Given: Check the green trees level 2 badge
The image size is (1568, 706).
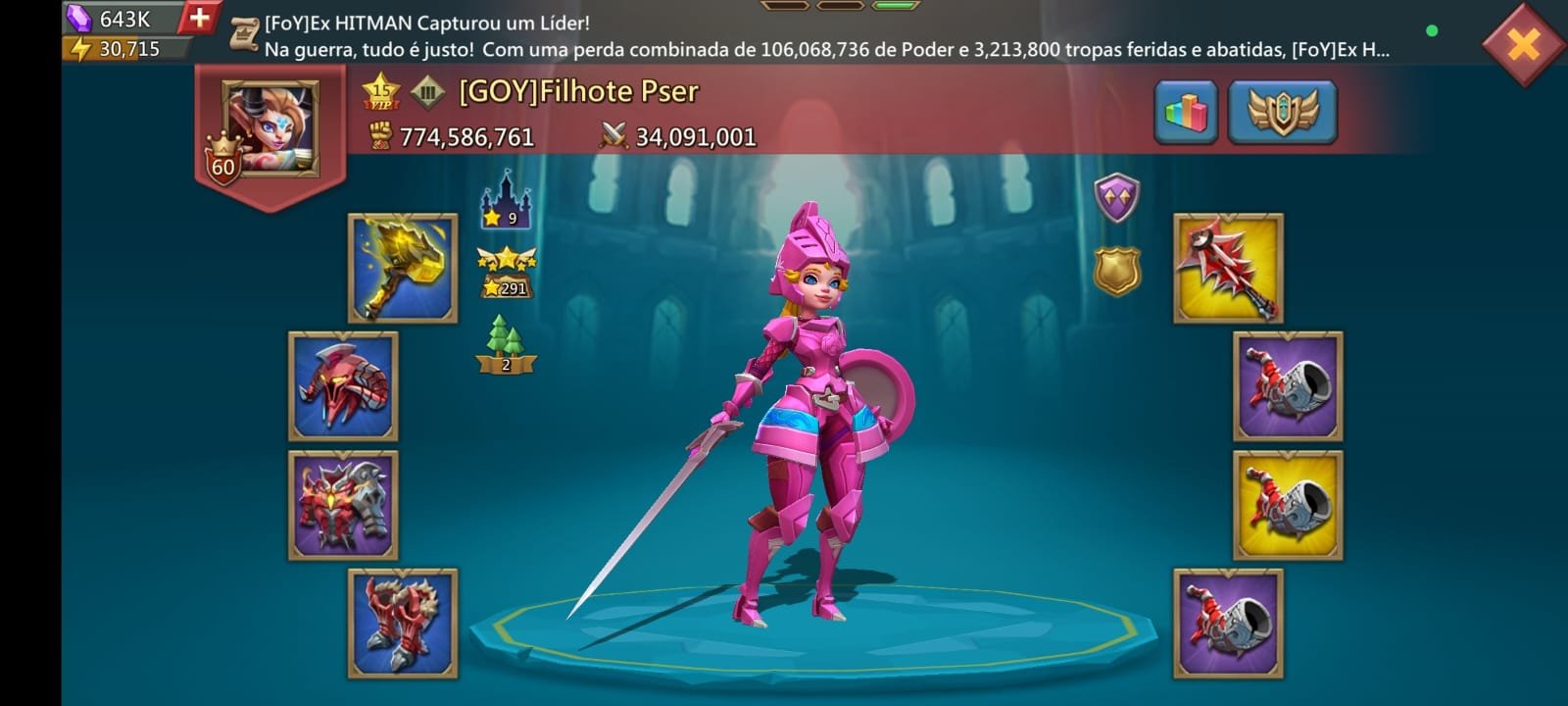Looking at the screenshot, I should point(506,345).
